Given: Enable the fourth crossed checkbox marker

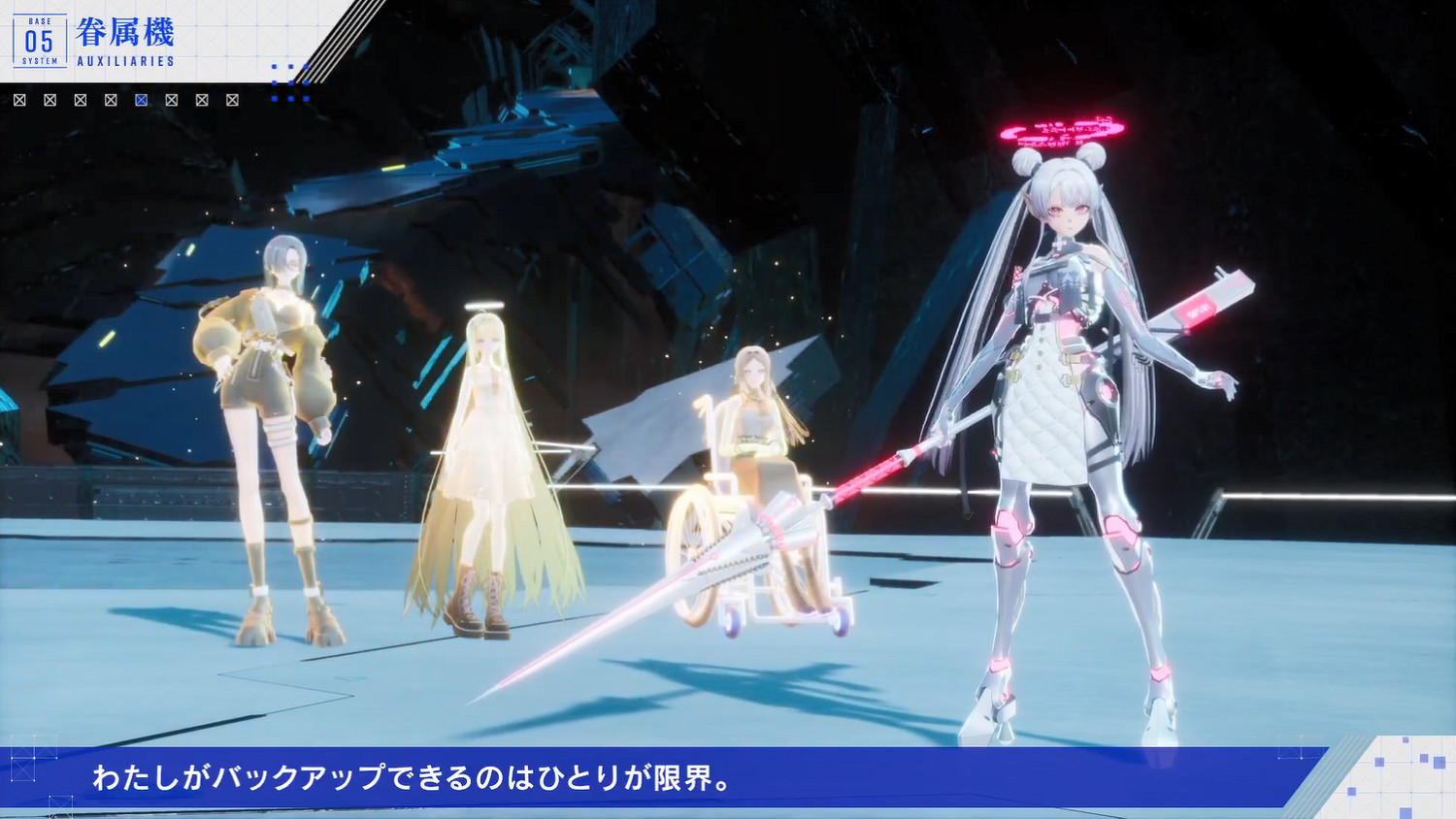Looking at the screenshot, I should [111, 99].
